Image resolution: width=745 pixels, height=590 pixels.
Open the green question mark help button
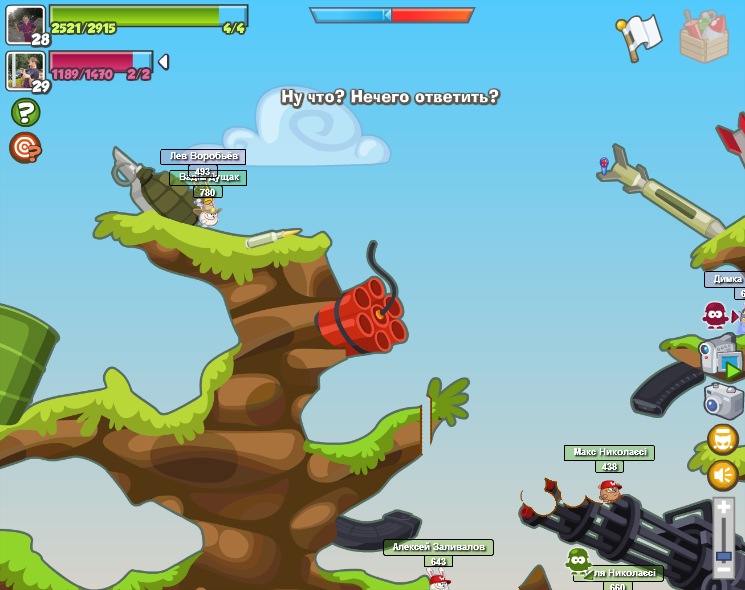(x=25, y=112)
